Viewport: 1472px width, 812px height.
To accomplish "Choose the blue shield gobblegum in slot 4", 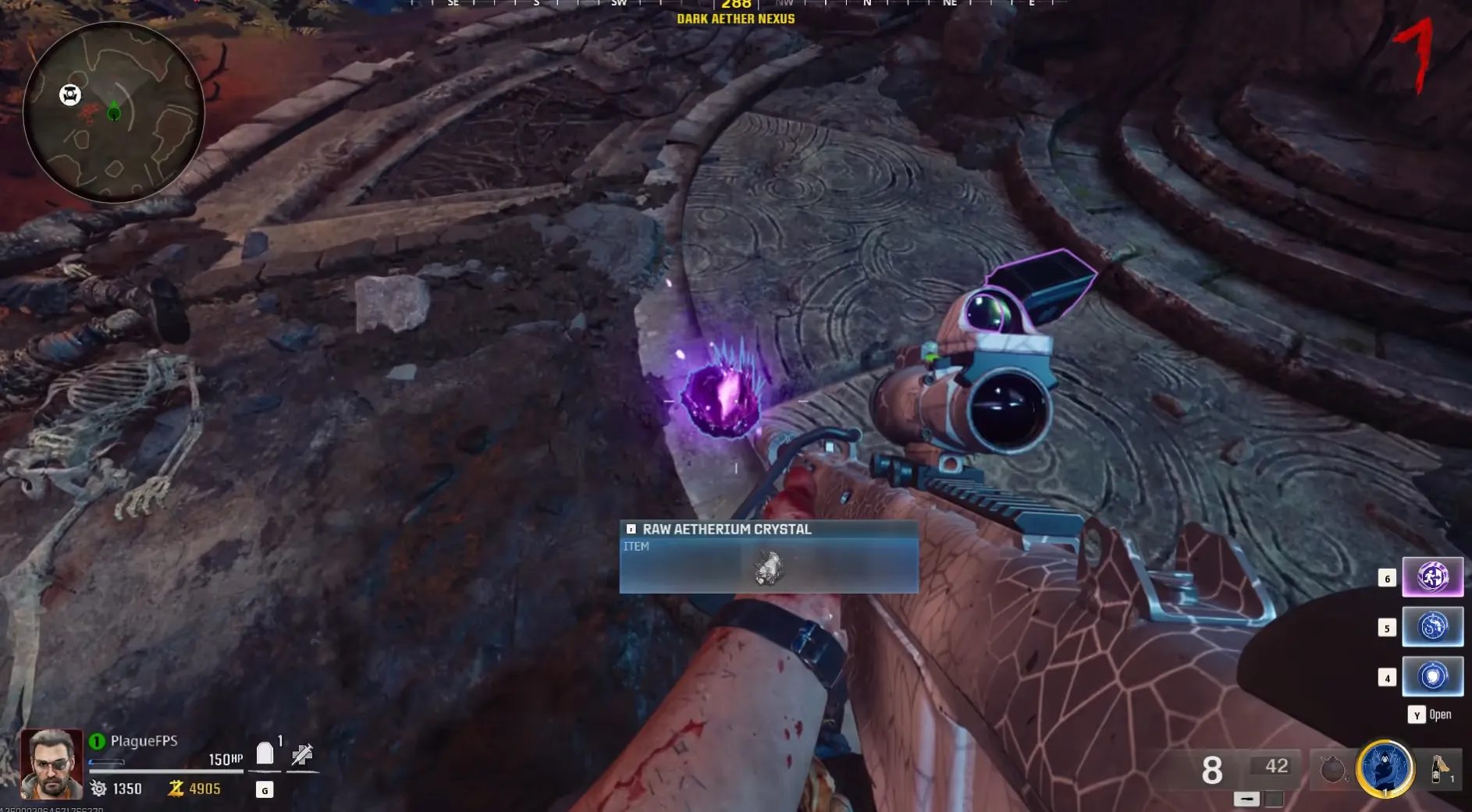I will [x=1432, y=676].
